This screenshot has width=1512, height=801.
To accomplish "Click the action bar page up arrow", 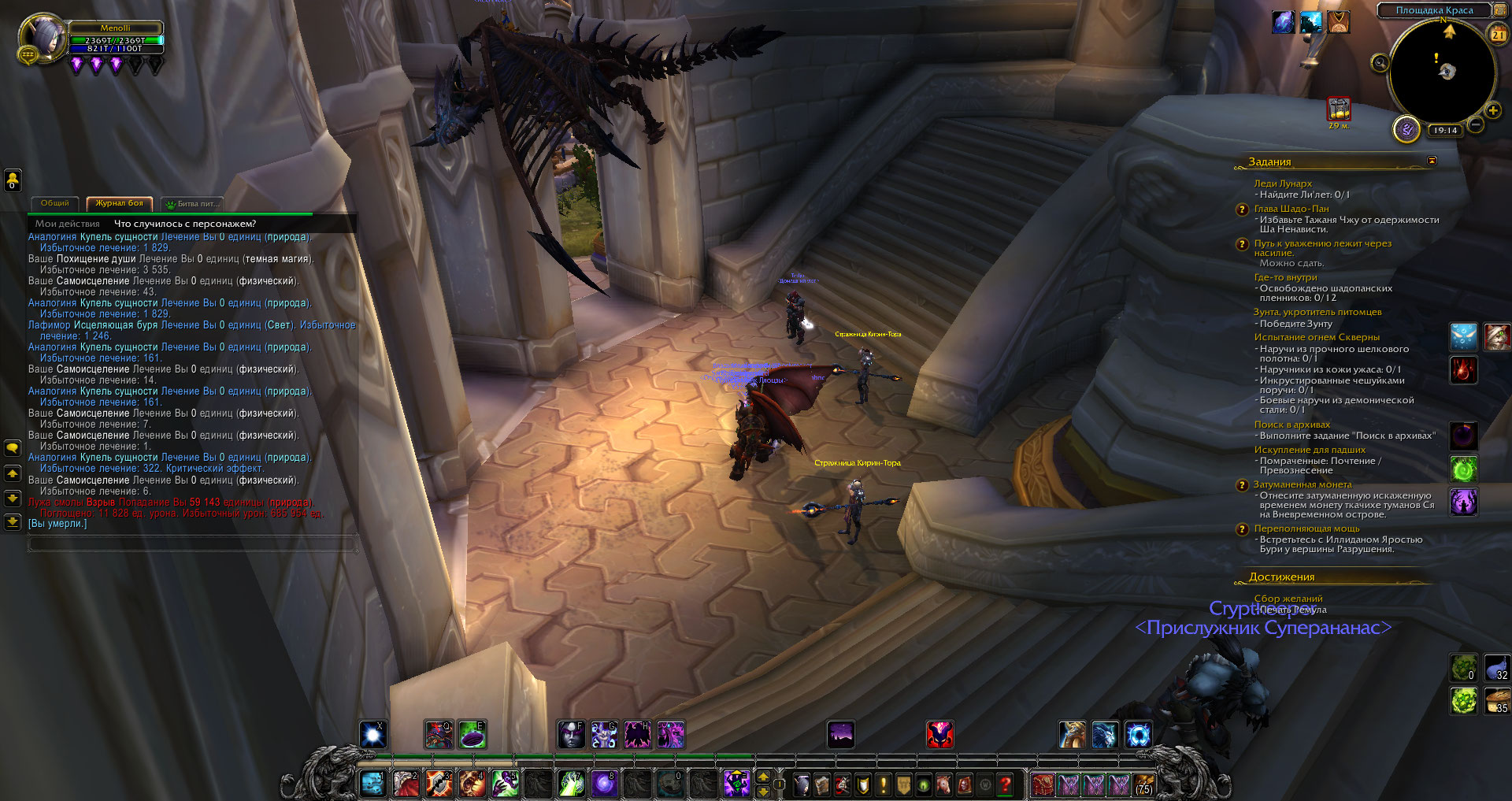I will click(763, 777).
